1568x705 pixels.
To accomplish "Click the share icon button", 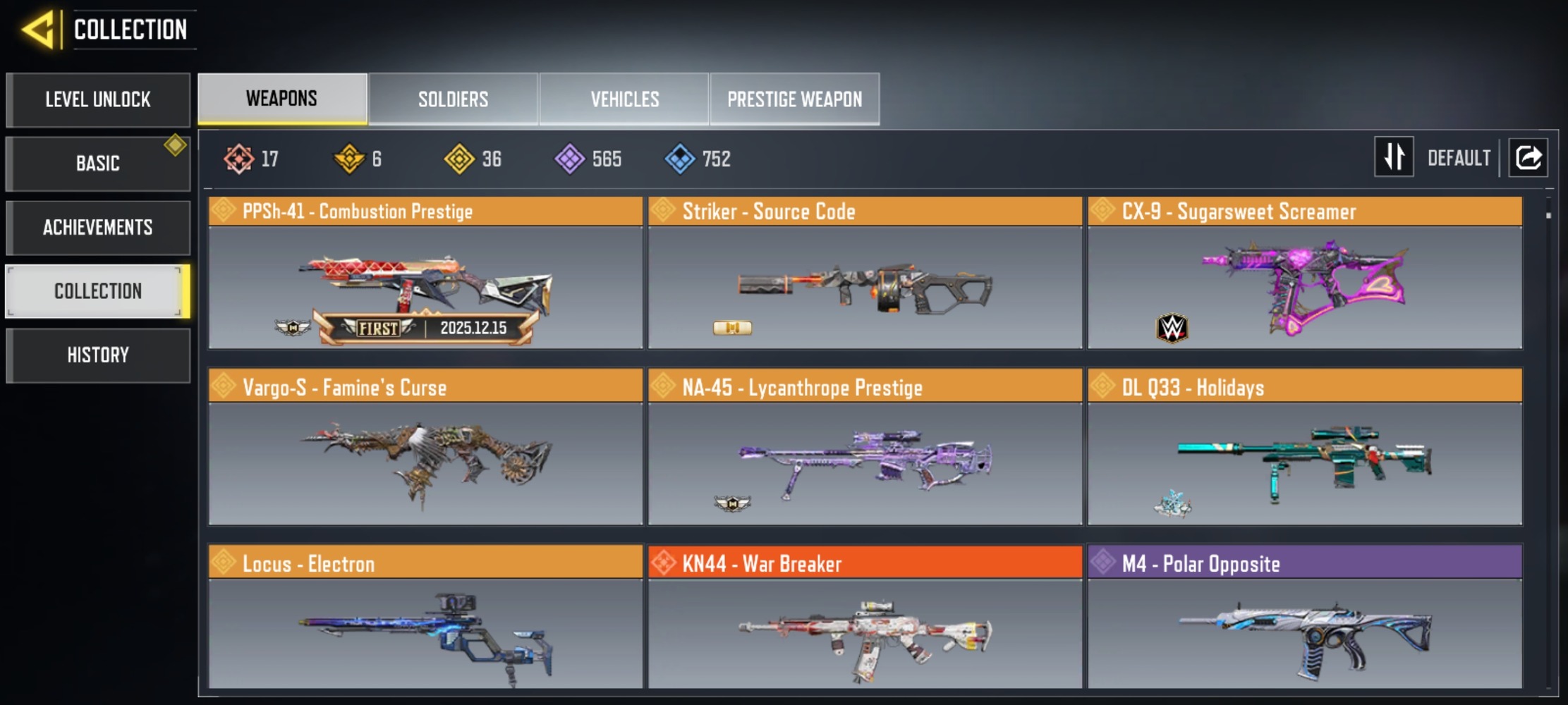I will (1528, 157).
